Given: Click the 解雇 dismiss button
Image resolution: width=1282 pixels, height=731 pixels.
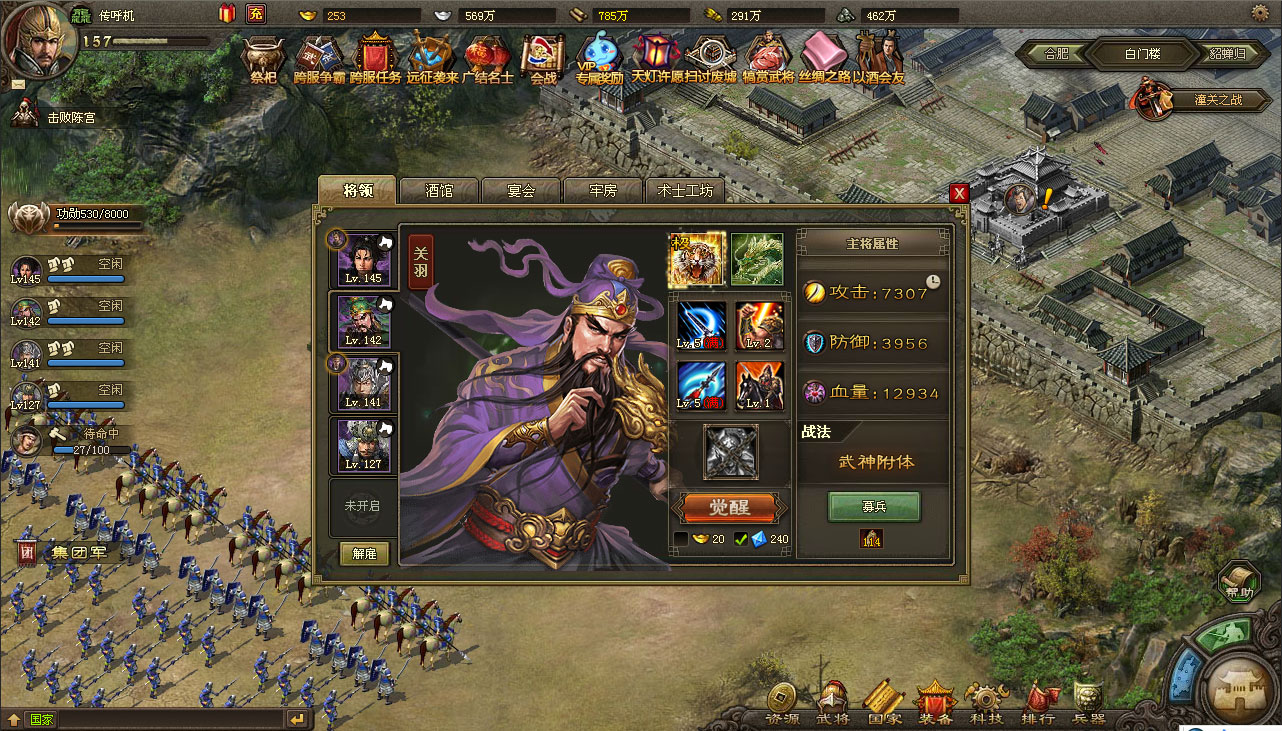Looking at the screenshot, I should coord(364,553).
